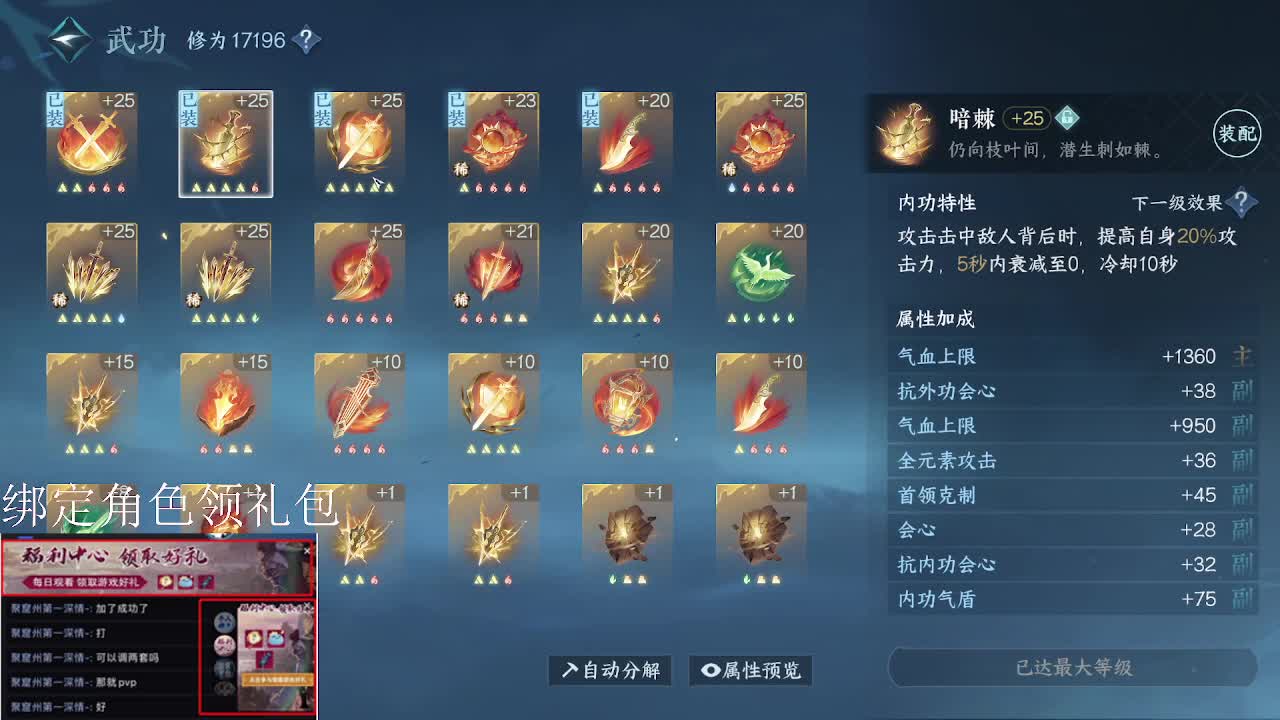This screenshot has width=1280, height=720.
Task: Click the lantern +10 skill icon
Action: pos(627,400)
